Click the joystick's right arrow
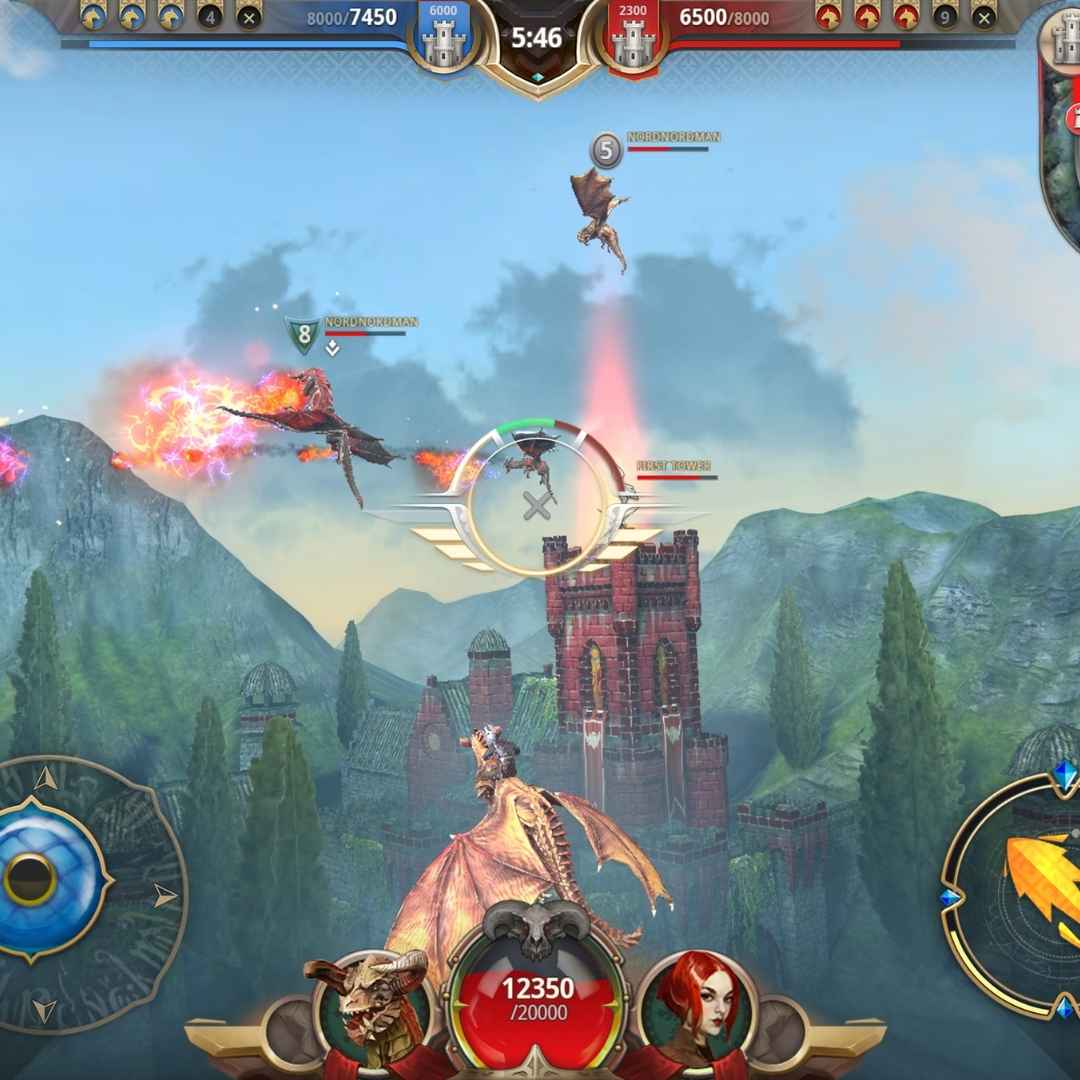 pos(166,896)
